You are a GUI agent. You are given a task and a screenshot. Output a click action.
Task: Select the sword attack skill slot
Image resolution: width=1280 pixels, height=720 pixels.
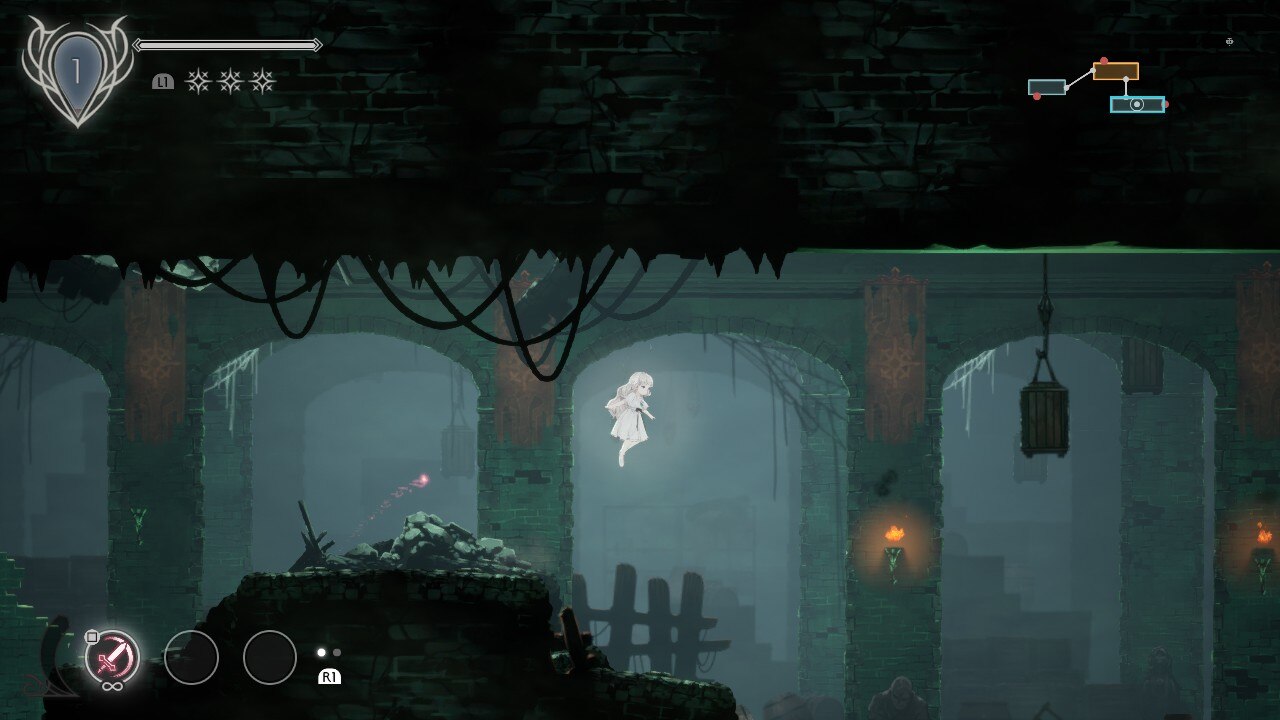click(112, 657)
